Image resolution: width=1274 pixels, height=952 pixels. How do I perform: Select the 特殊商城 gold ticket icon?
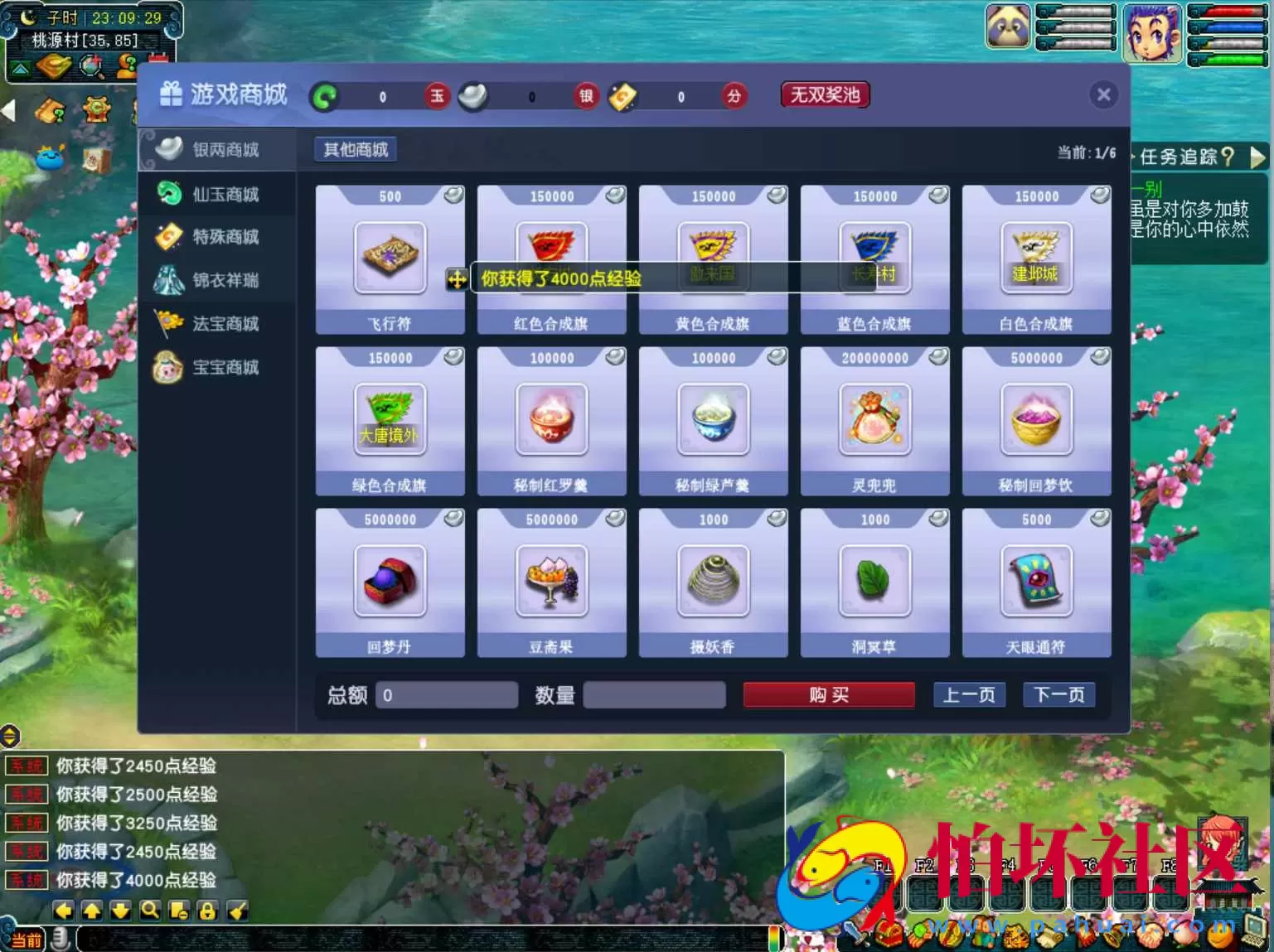coord(170,237)
